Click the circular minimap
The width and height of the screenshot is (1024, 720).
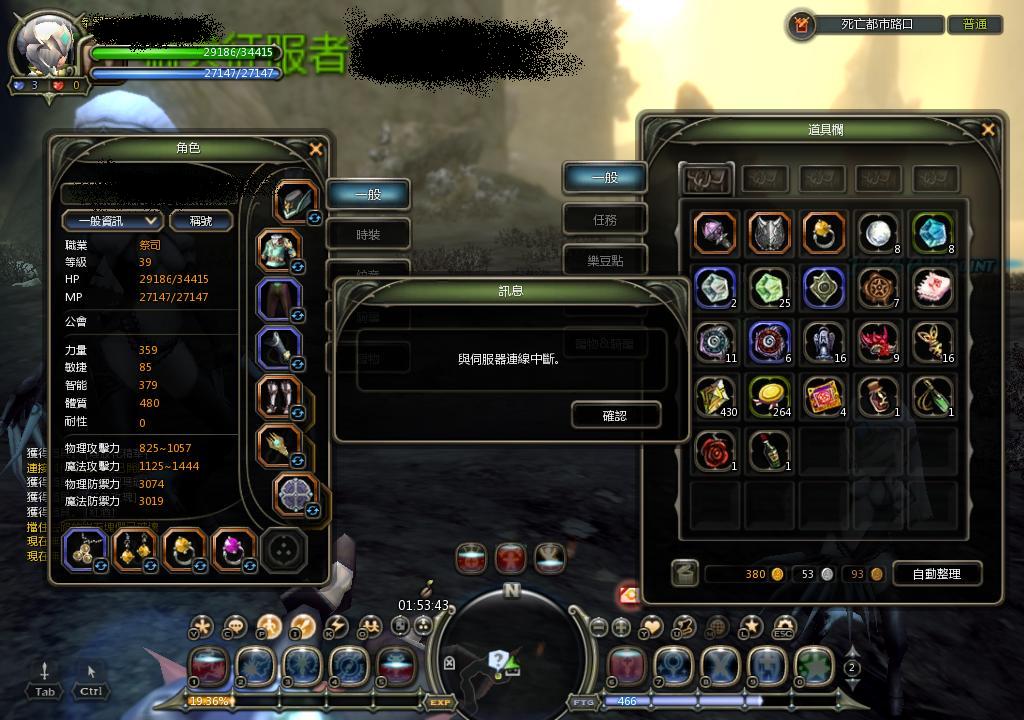tap(510, 650)
